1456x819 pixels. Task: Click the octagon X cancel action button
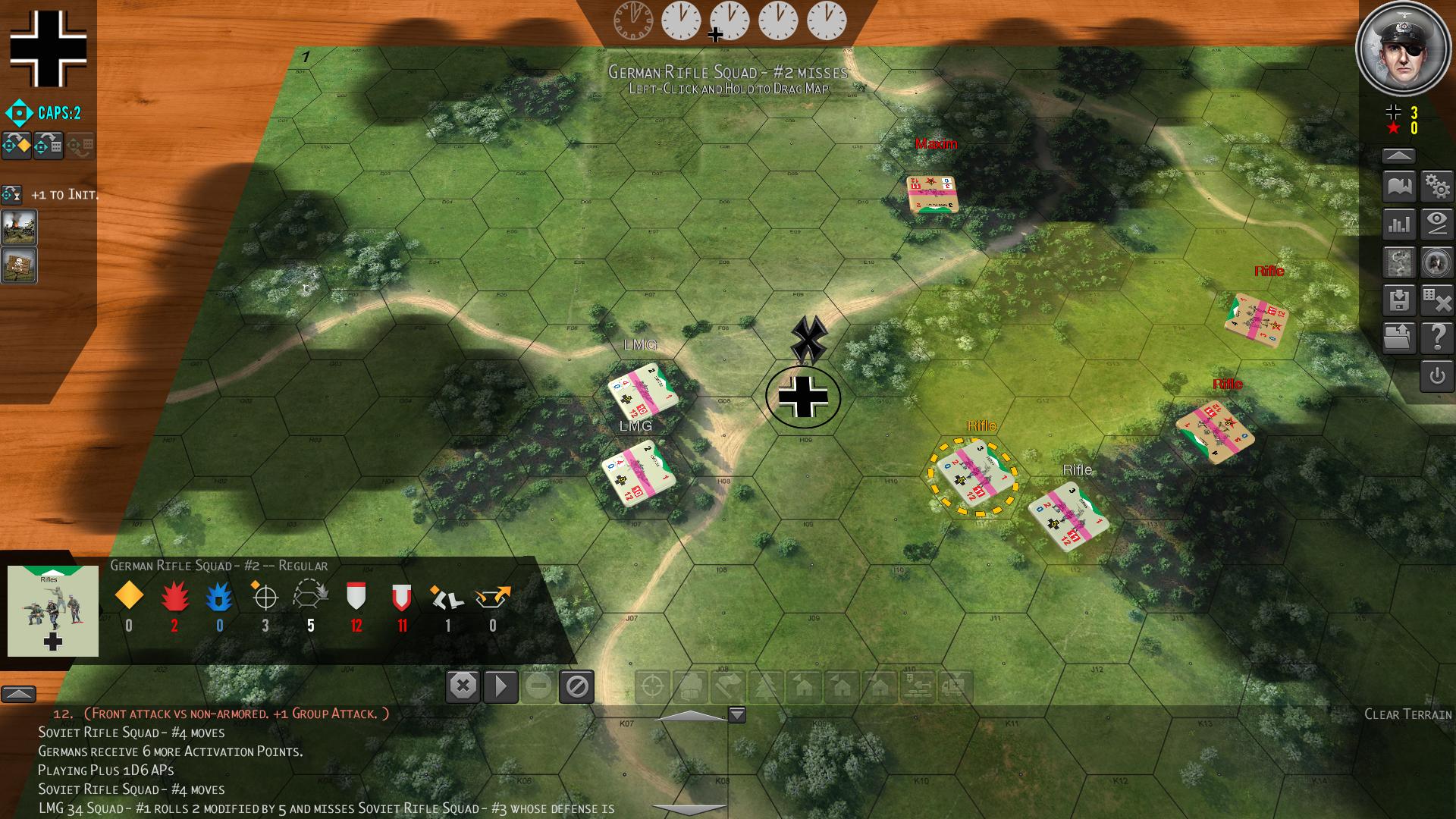(x=463, y=687)
